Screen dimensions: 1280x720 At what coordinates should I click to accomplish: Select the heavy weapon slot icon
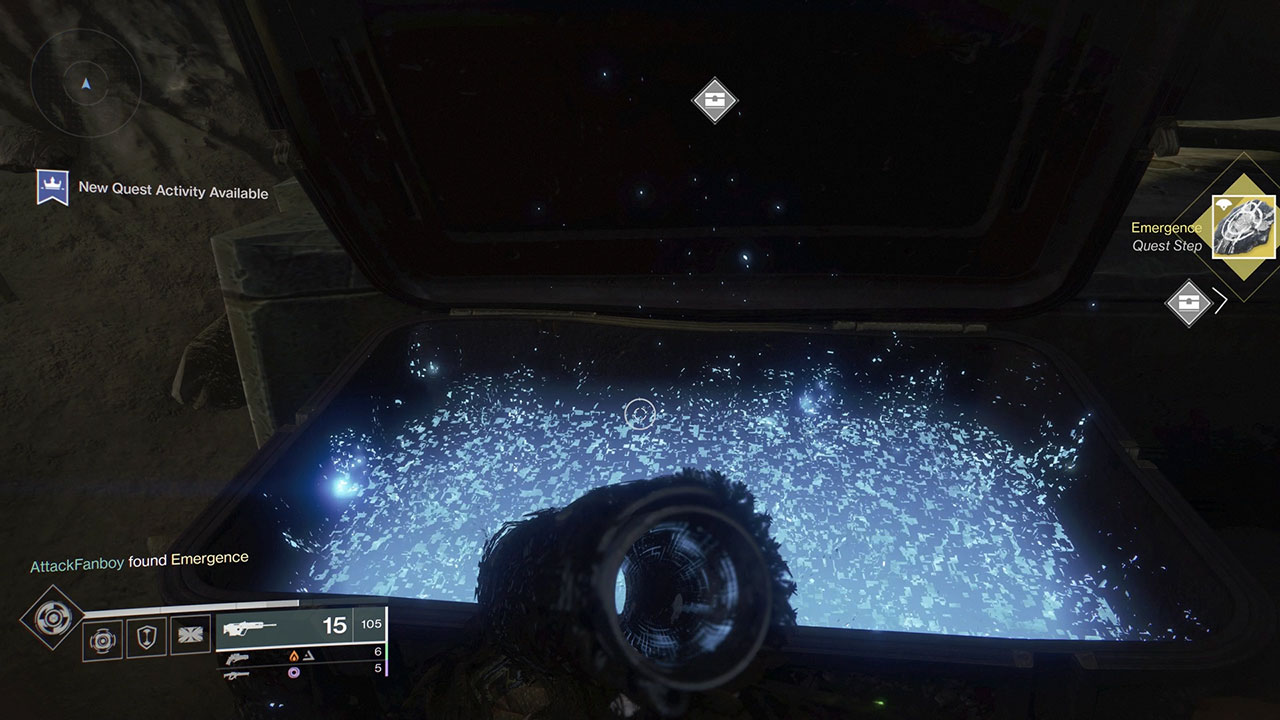pyautogui.click(x=236, y=673)
